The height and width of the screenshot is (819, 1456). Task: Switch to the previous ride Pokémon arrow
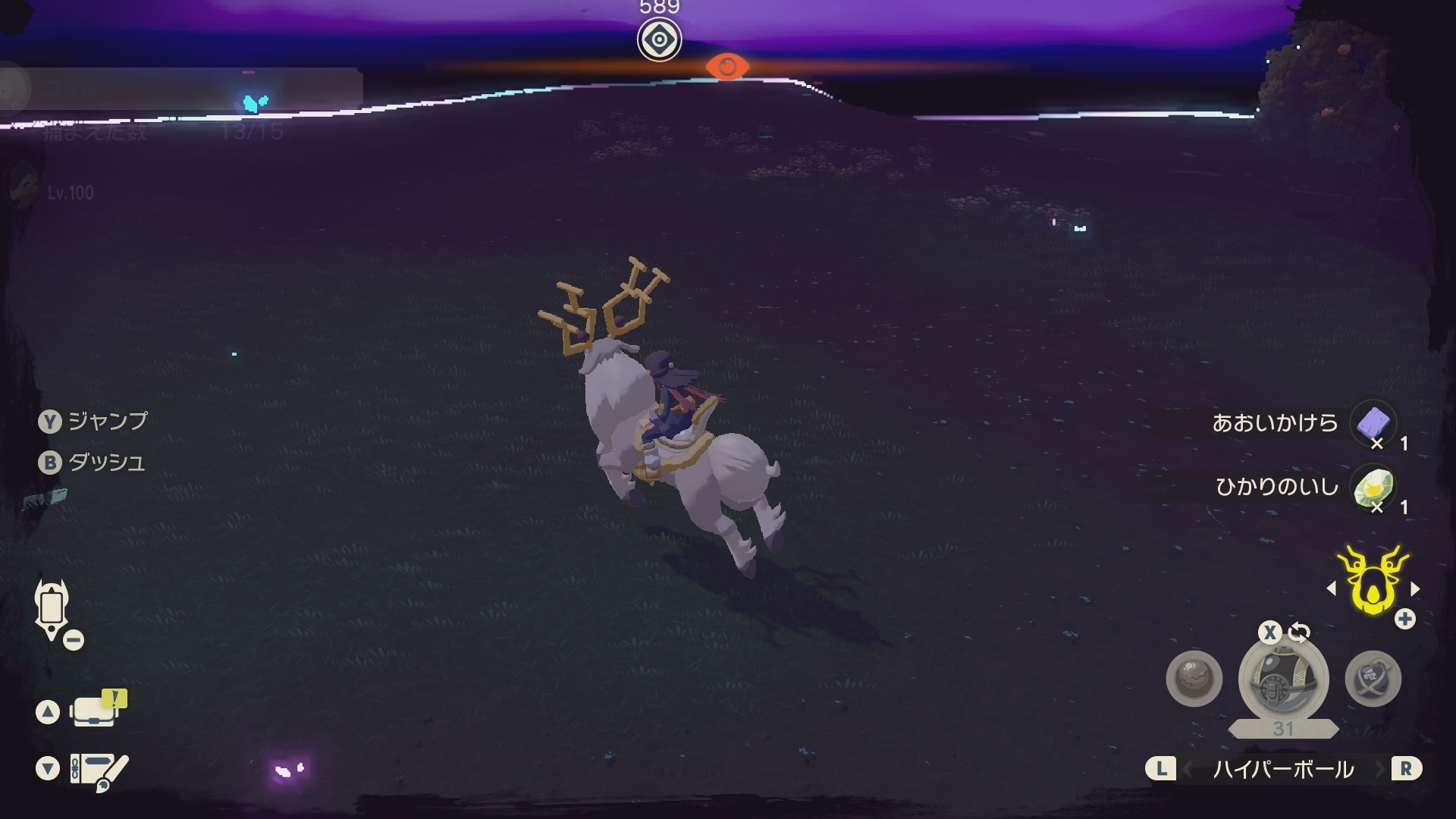point(1332,588)
